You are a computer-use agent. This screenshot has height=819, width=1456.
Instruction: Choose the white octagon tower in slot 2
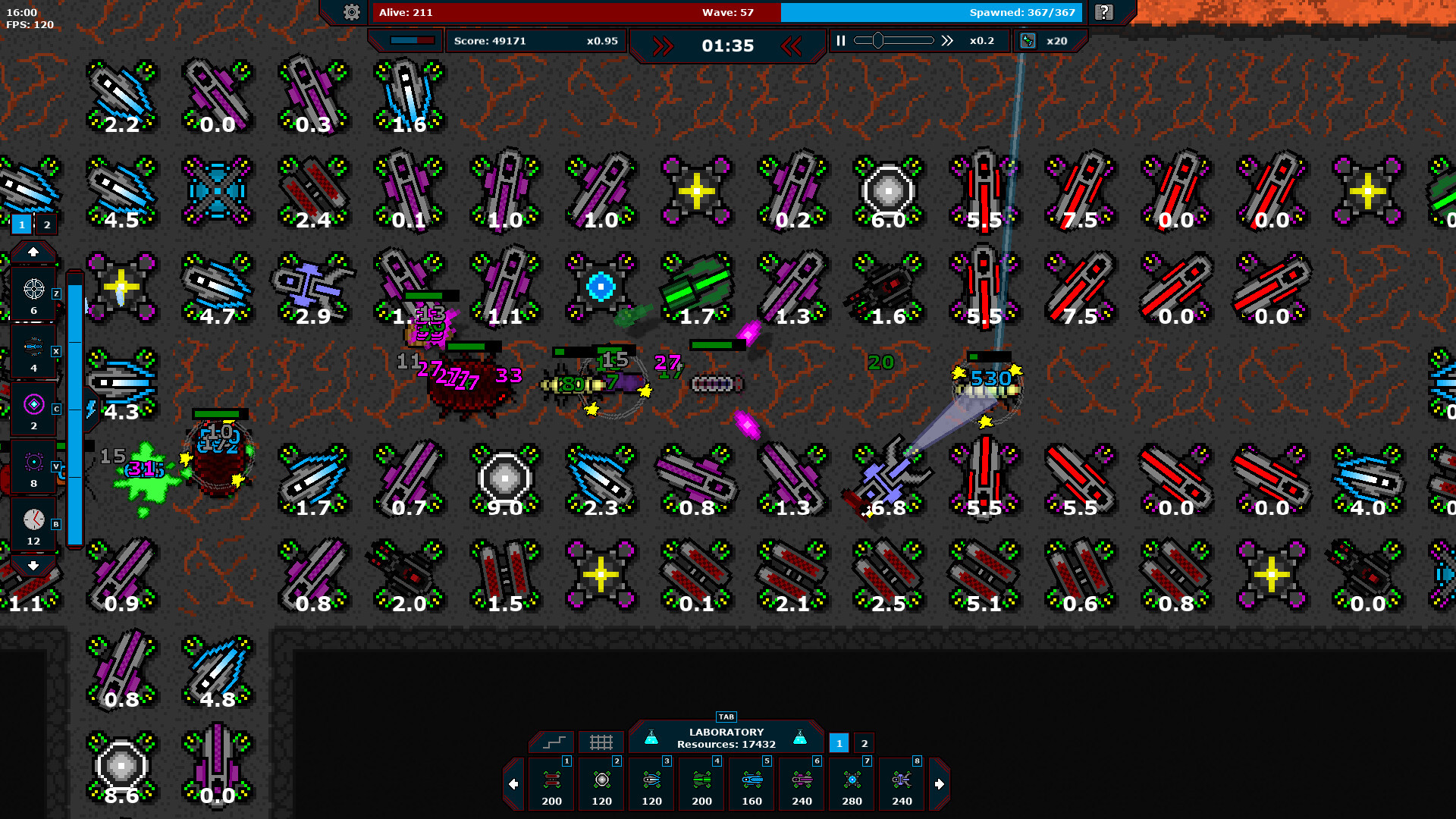[602, 784]
